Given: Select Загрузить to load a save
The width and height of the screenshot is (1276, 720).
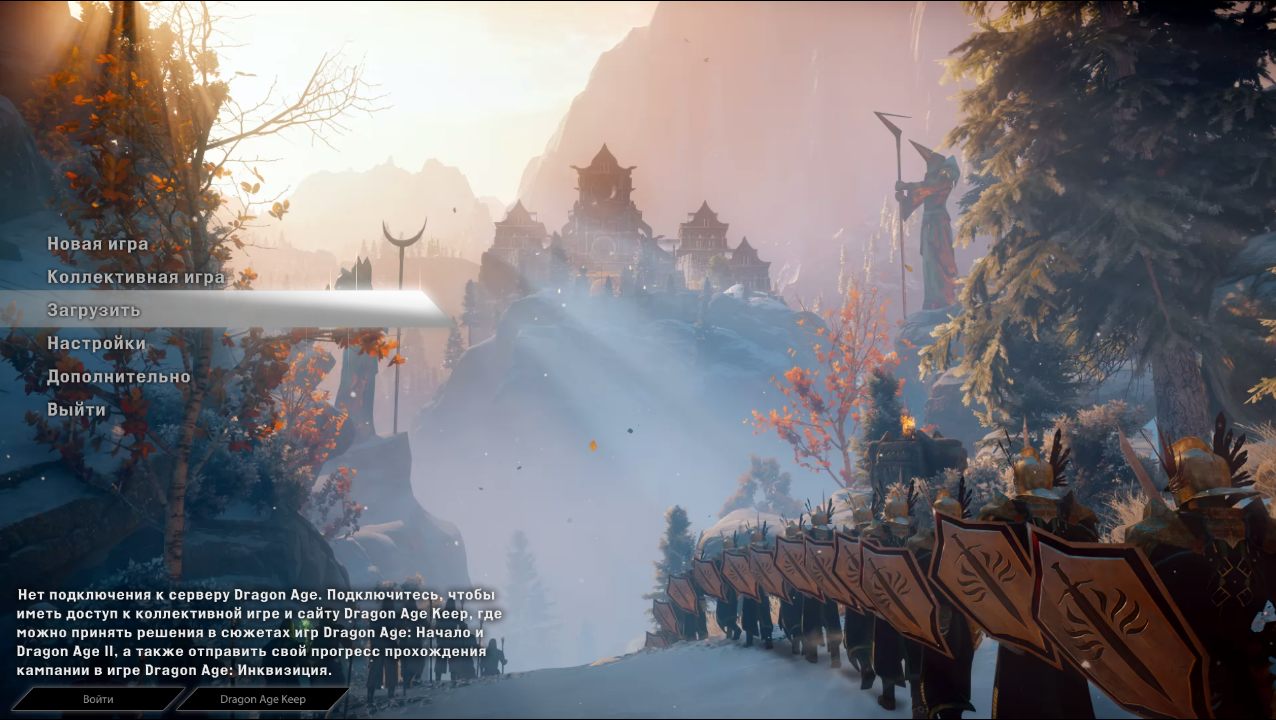Looking at the screenshot, I should coord(94,310).
